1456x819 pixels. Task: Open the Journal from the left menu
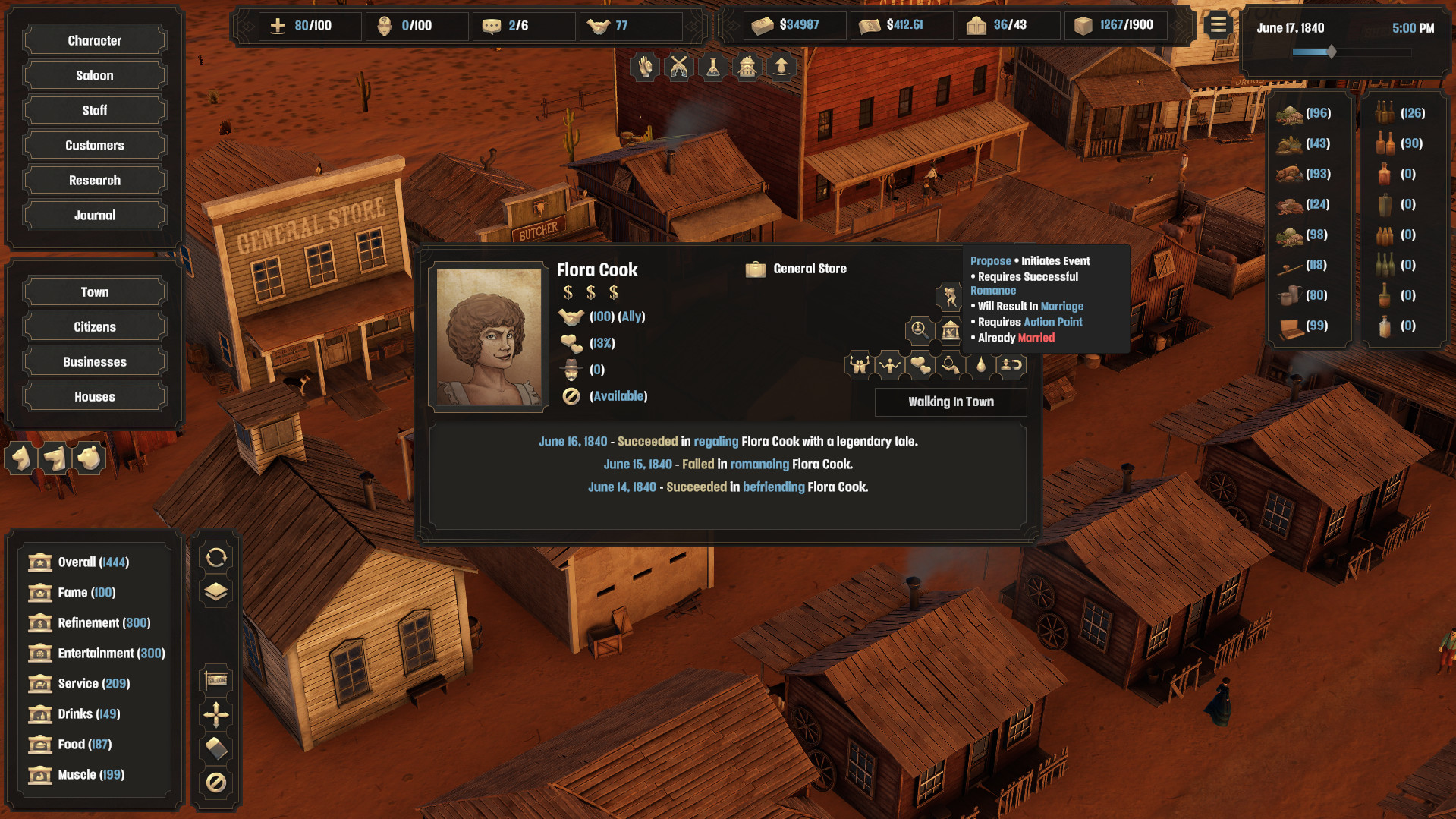pyautogui.click(x=94, y=215)
